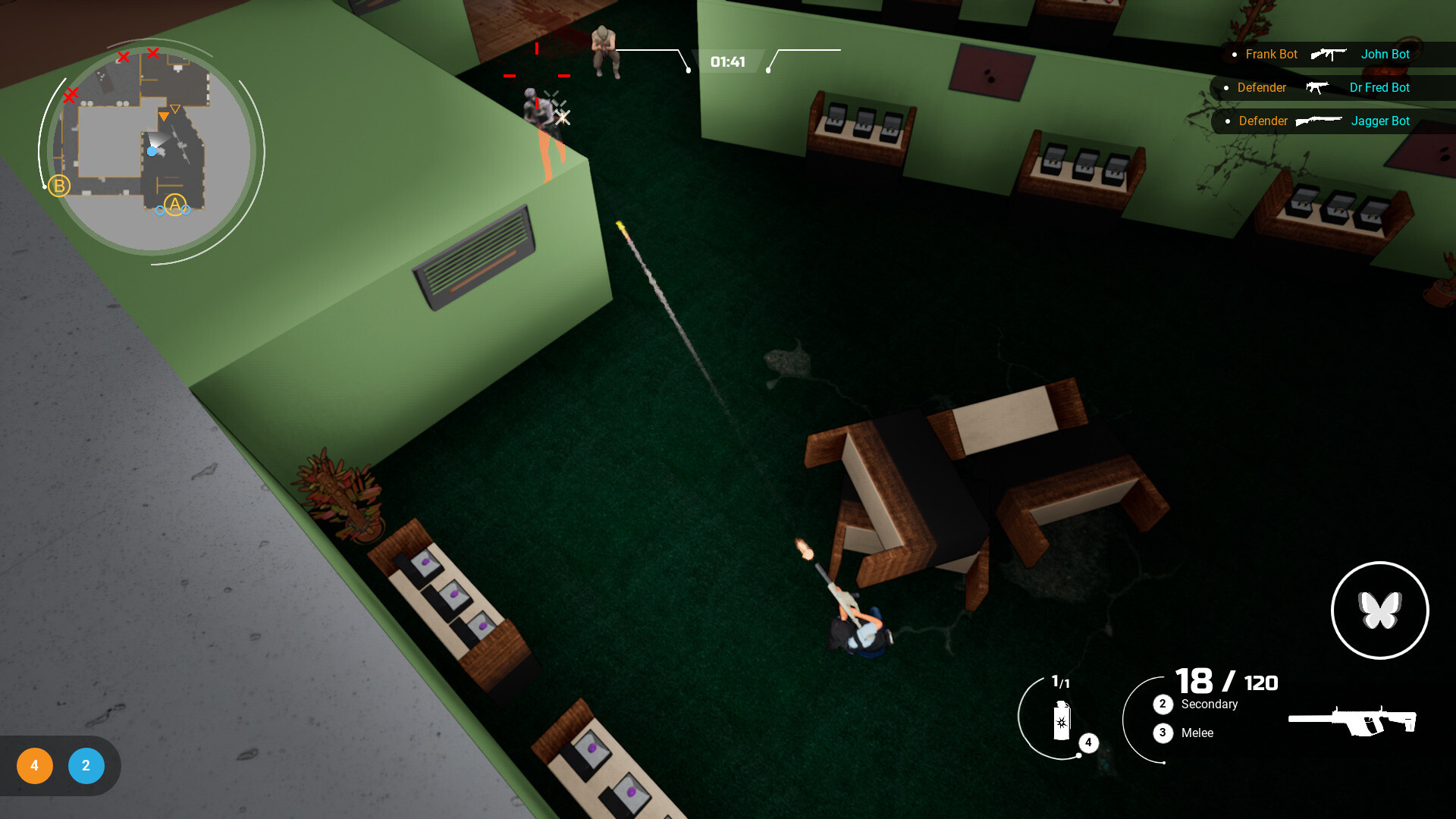Click the sniper icon next to Jagger Bot
The height and width of the screenshot is (819, 1456).
coord(1318,121)
